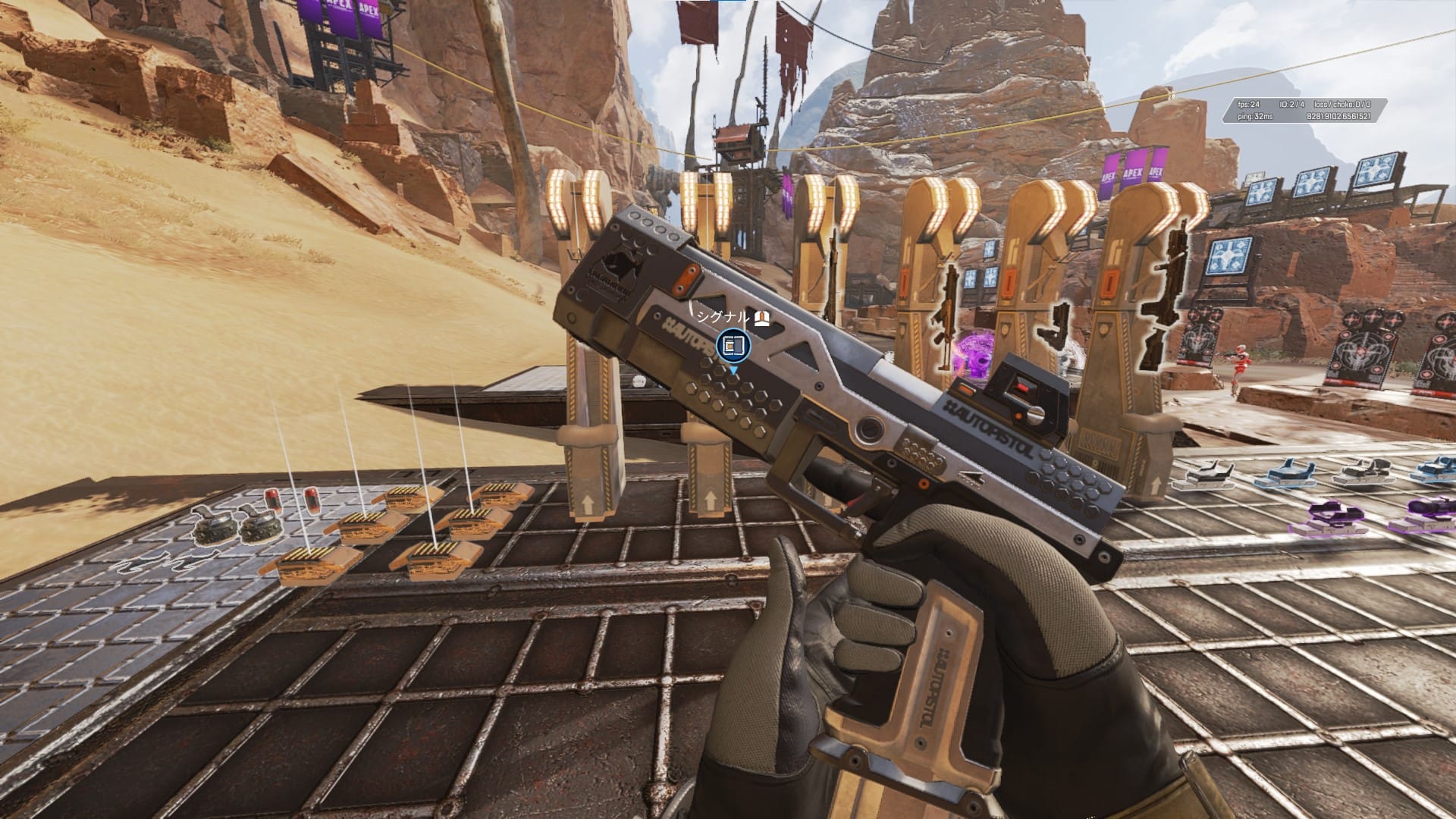Select the left thermite grenade on the floor

coord(214,527)
